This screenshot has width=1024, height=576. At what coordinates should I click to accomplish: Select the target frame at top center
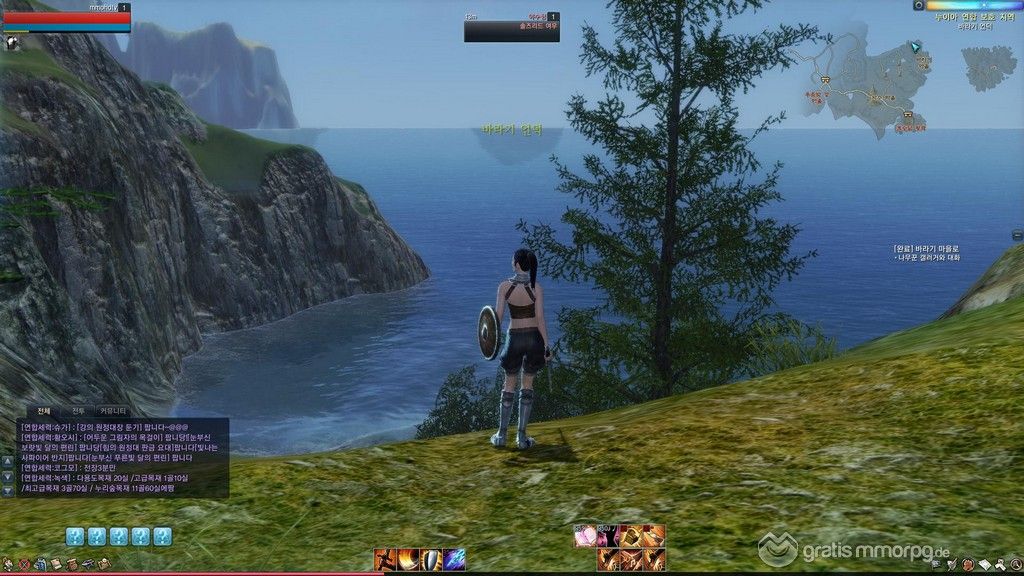511,27
